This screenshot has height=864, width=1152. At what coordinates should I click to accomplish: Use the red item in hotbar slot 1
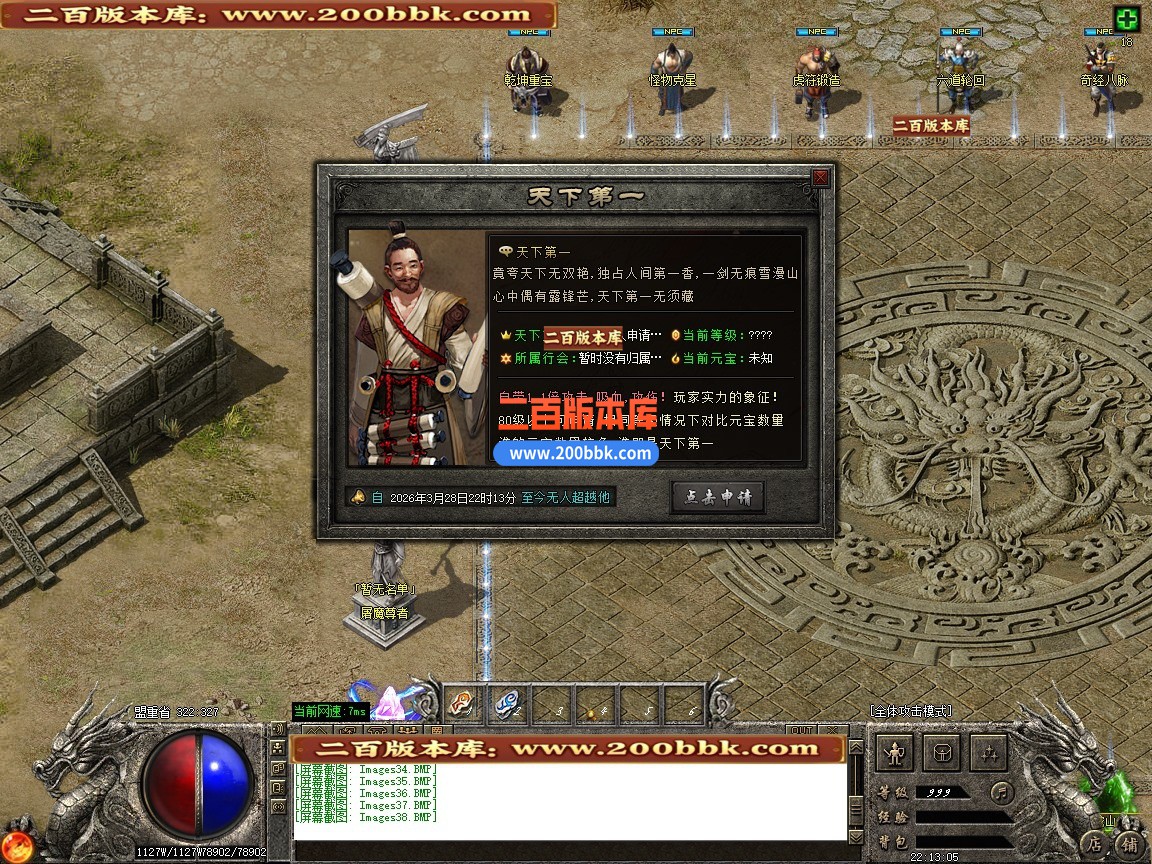point(460,704)
